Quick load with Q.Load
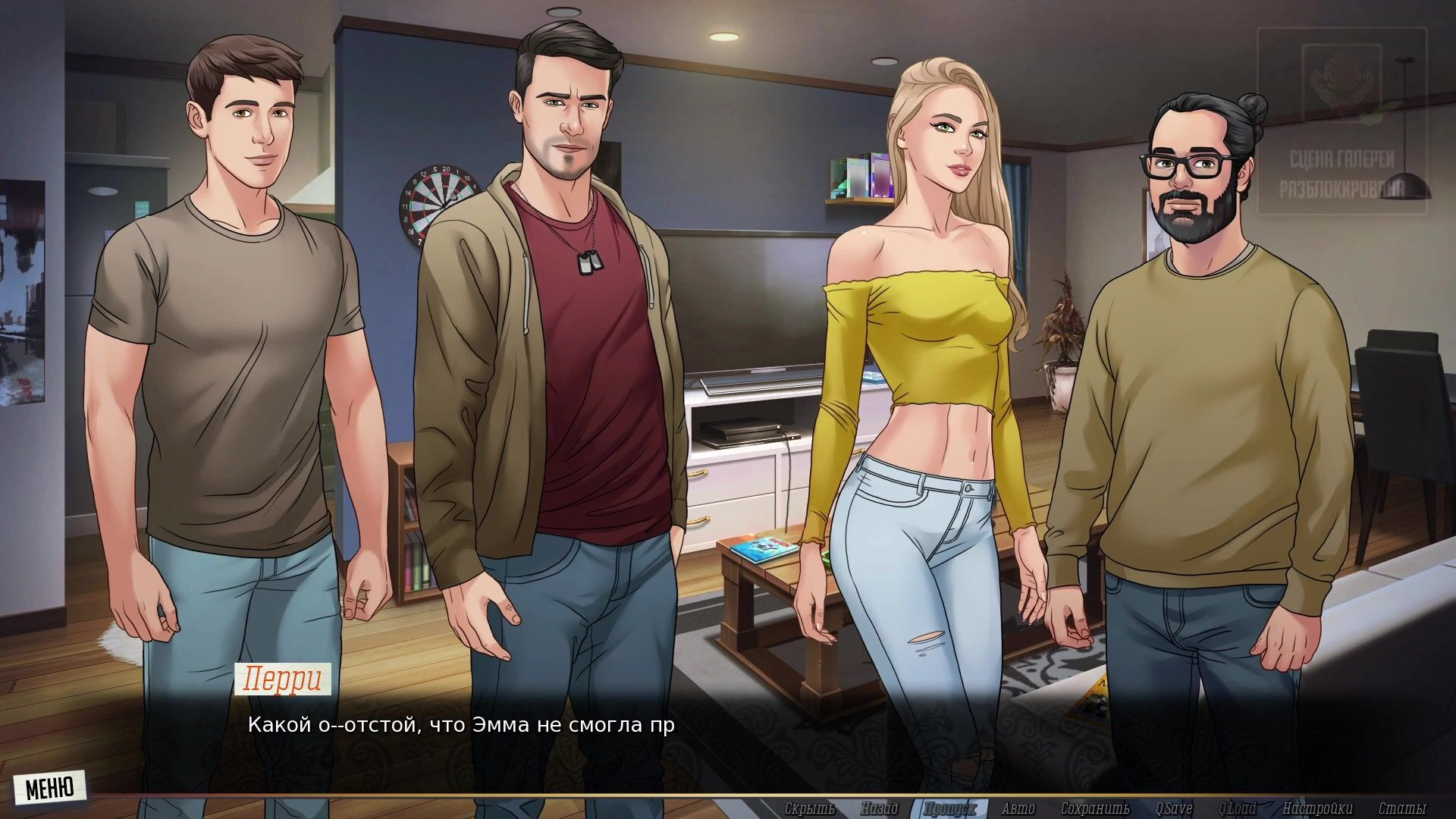This screenshot has height=819, width=1456. pos(1237,808)
